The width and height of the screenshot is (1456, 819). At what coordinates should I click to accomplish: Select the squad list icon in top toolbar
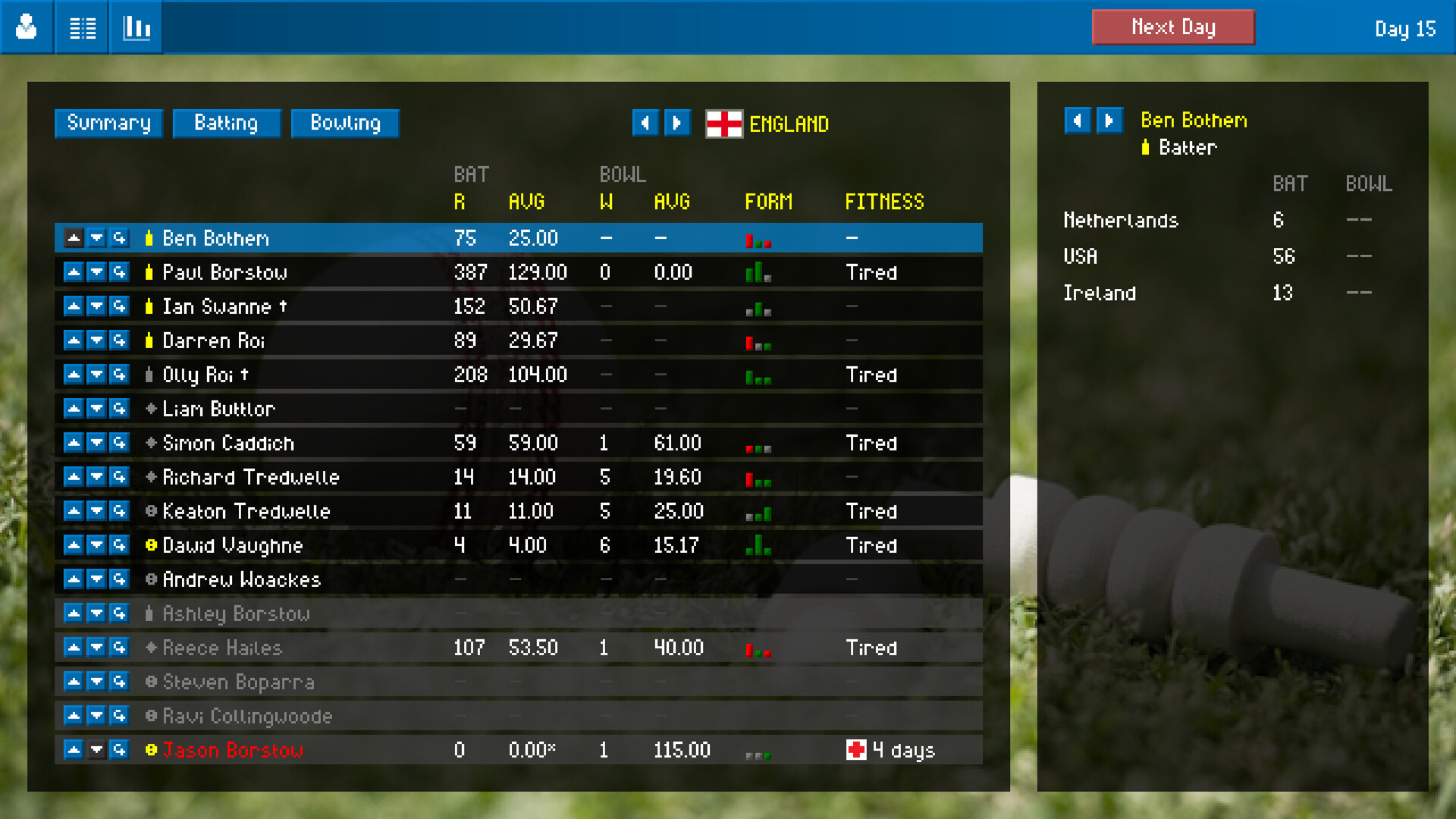tap(81, 27)
